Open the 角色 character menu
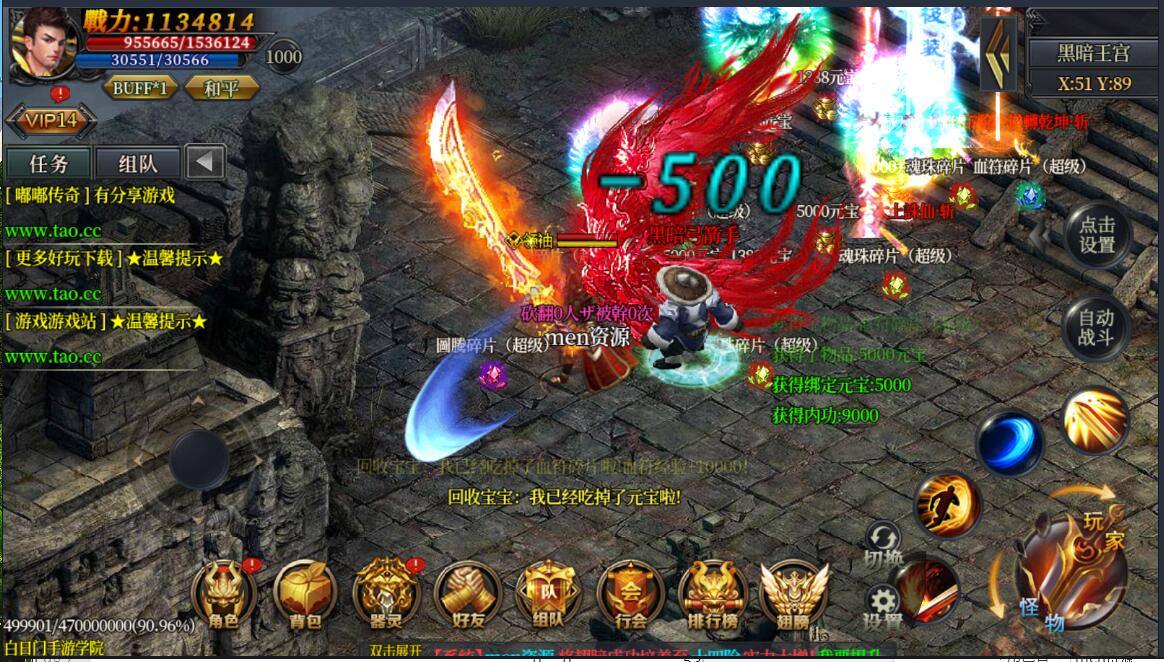Viewport: 1164px width, 662px height. click(224, 594)
